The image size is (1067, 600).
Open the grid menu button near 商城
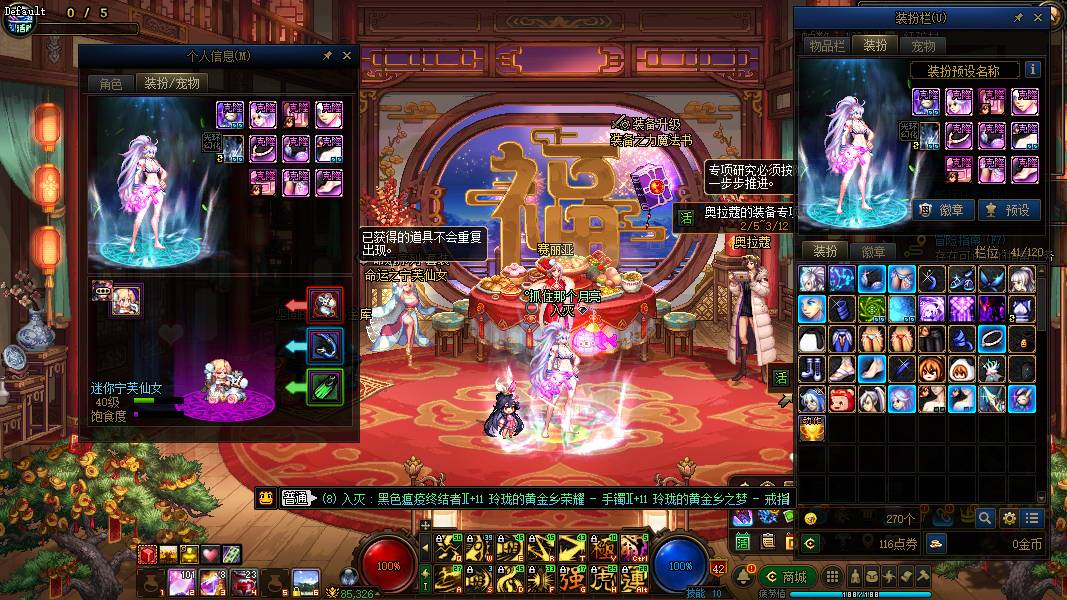click(832, 577)
